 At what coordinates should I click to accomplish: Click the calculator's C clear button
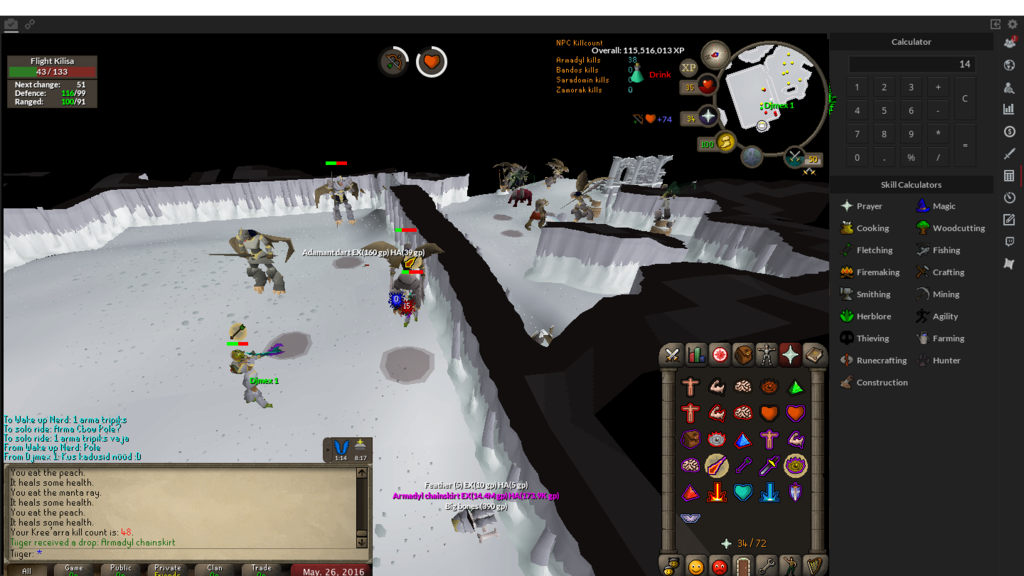(964, 98)
